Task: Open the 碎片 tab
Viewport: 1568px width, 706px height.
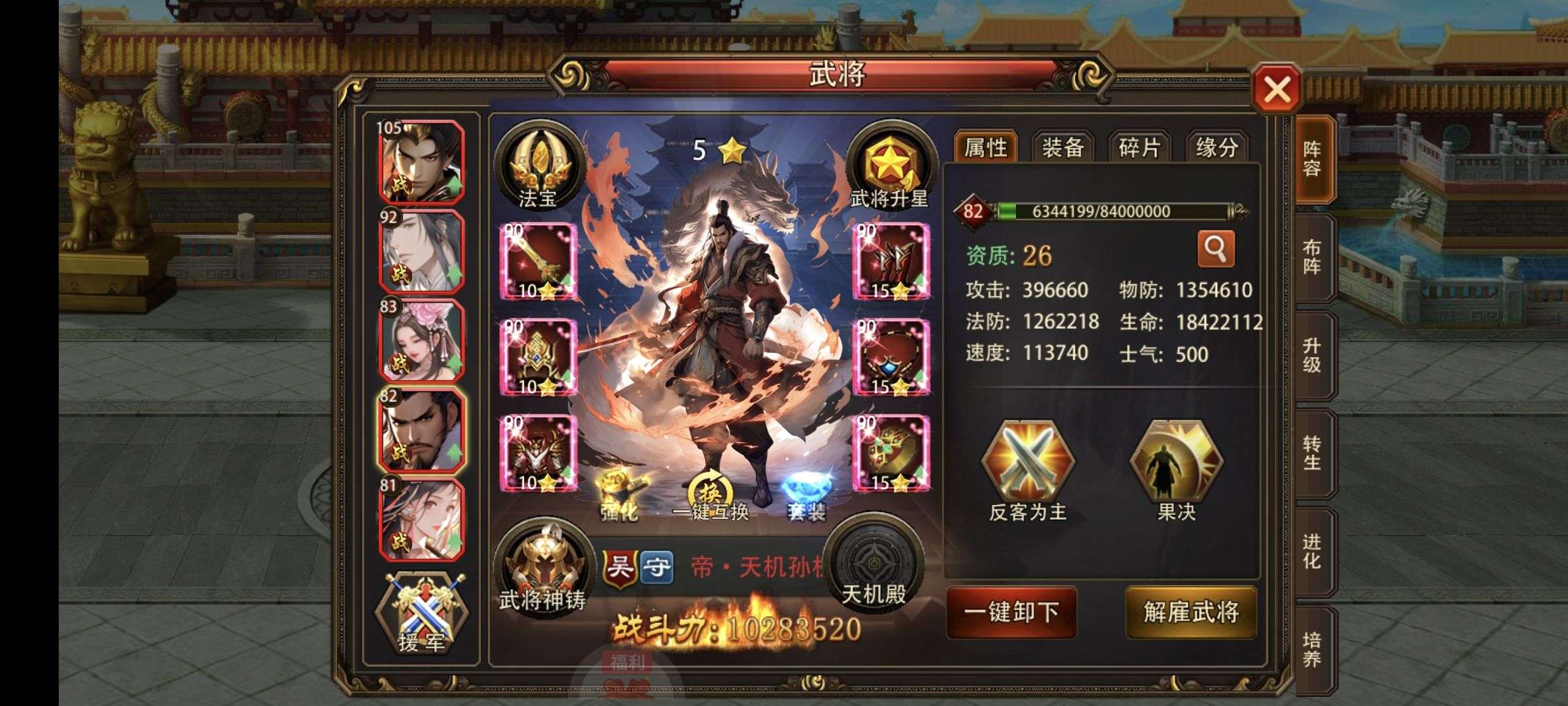Action: point(1139,147)
